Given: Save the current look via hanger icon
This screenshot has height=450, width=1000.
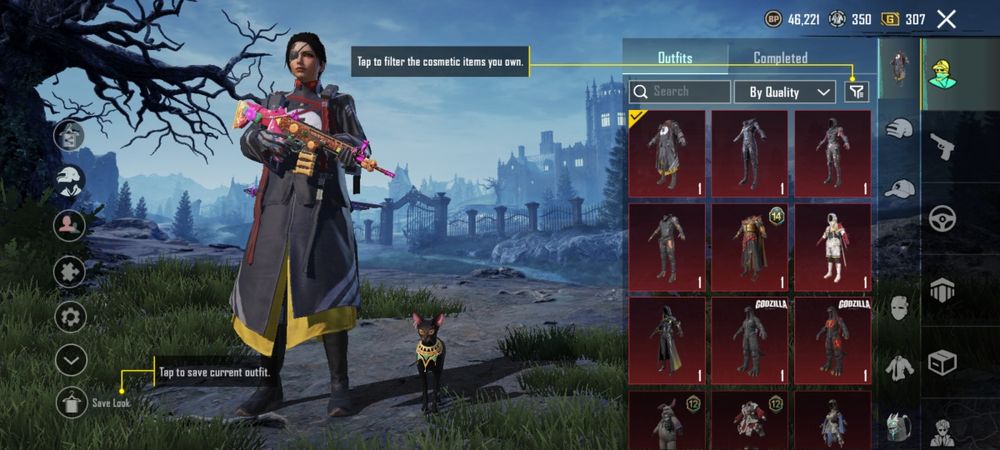Looking at the screenshot, I should (x=71, y=401).
